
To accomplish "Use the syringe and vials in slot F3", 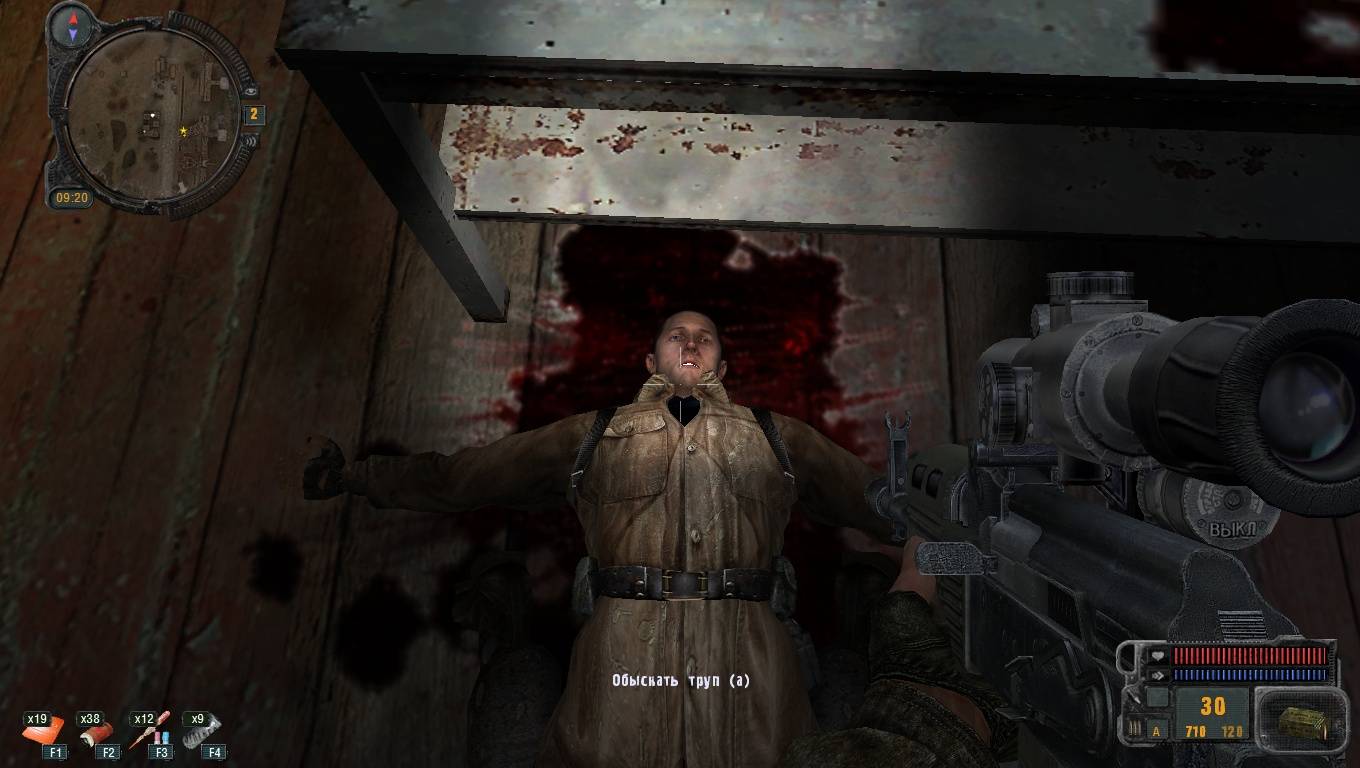I will 153,731.
